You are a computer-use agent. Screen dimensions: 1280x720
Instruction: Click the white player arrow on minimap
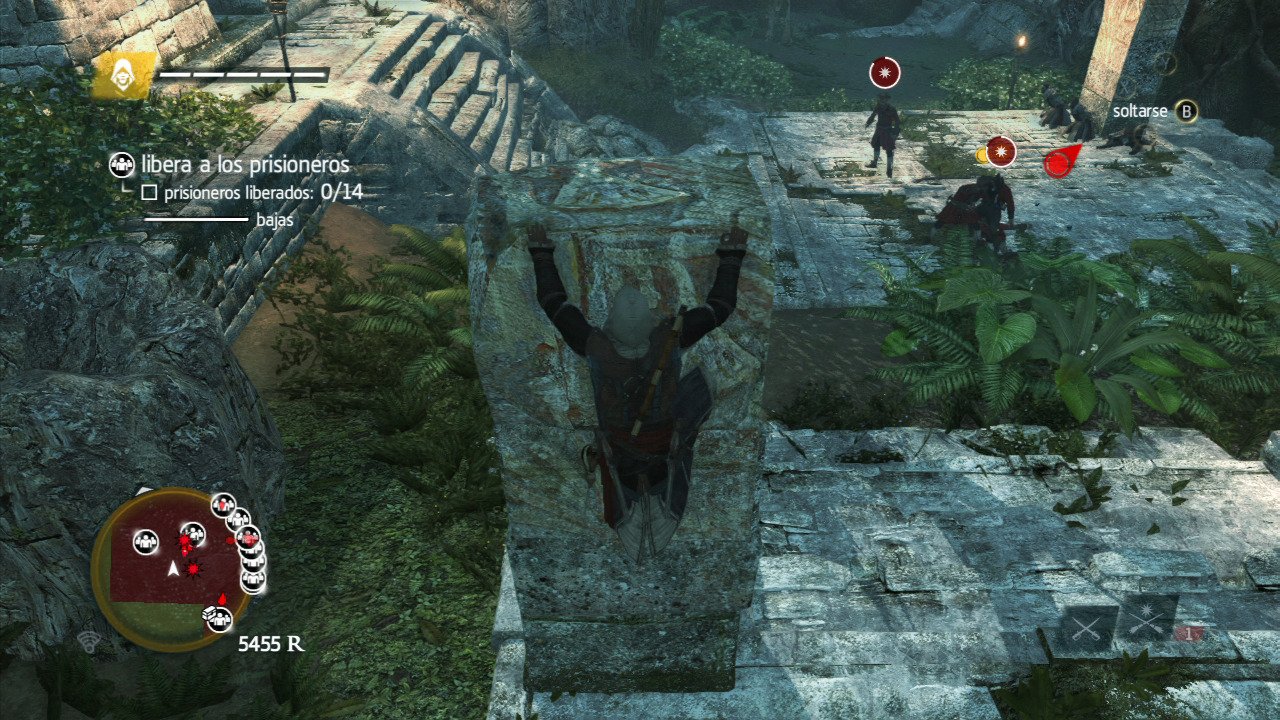pyautogui.click(x=173, y=568)
